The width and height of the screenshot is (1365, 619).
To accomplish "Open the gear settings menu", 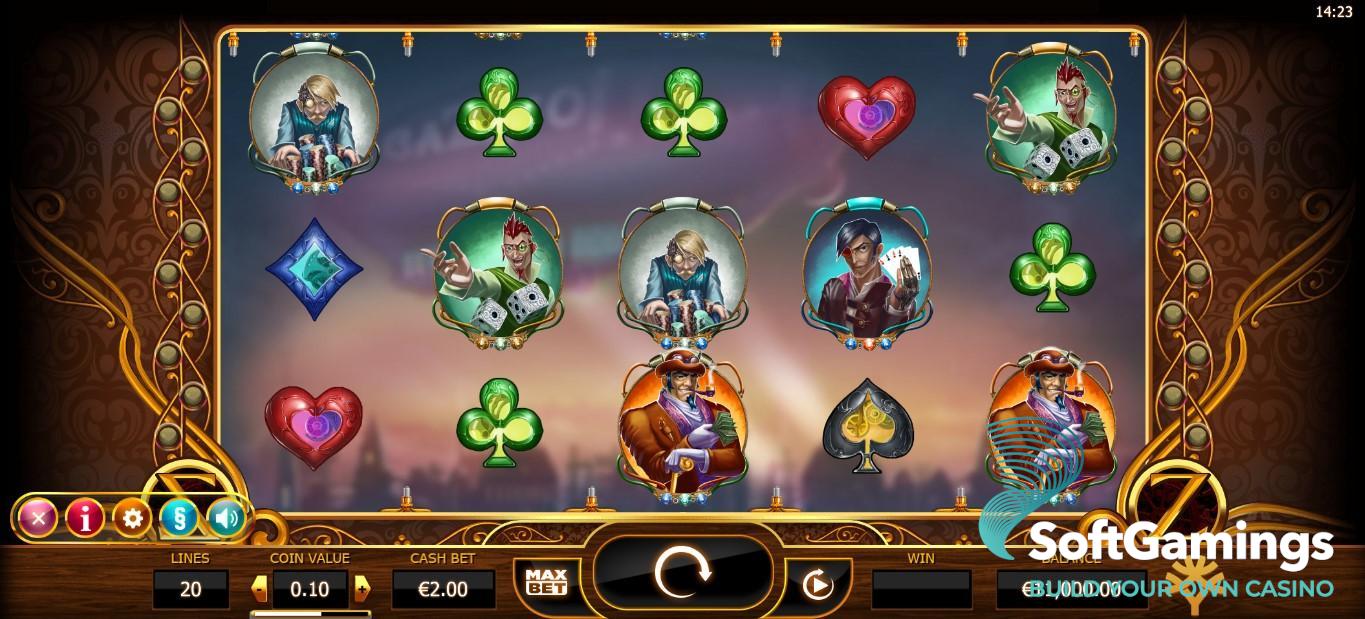I will [x=132, y=517].
